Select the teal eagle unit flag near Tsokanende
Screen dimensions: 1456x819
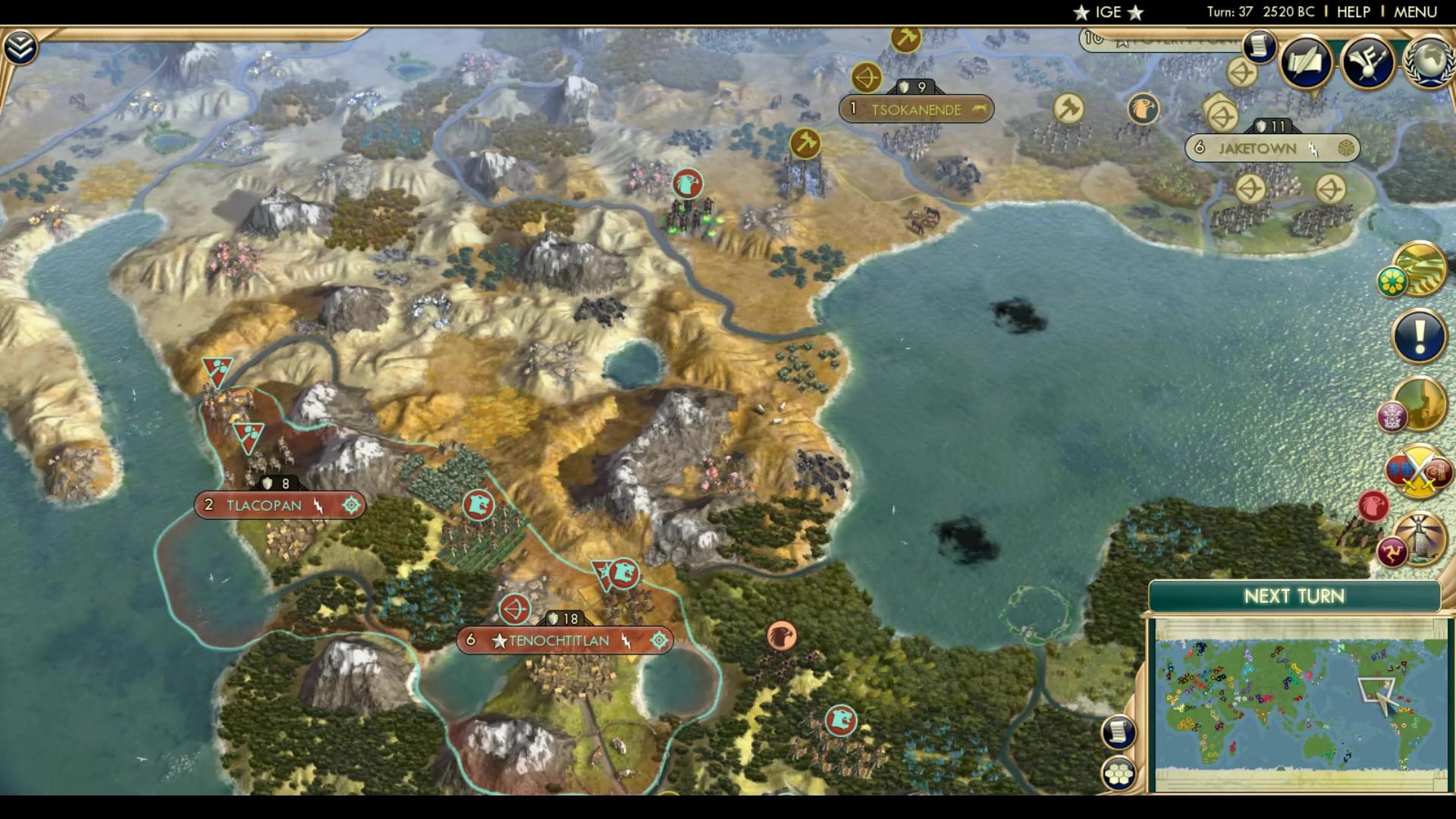[x=687, y=184]
